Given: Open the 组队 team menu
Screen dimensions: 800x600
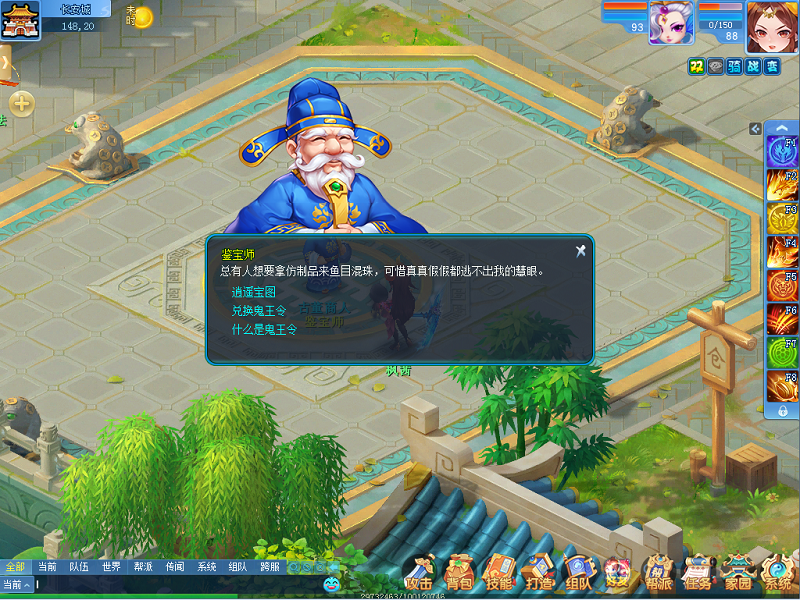Looking at the screenshot, I should pos(577,574).
